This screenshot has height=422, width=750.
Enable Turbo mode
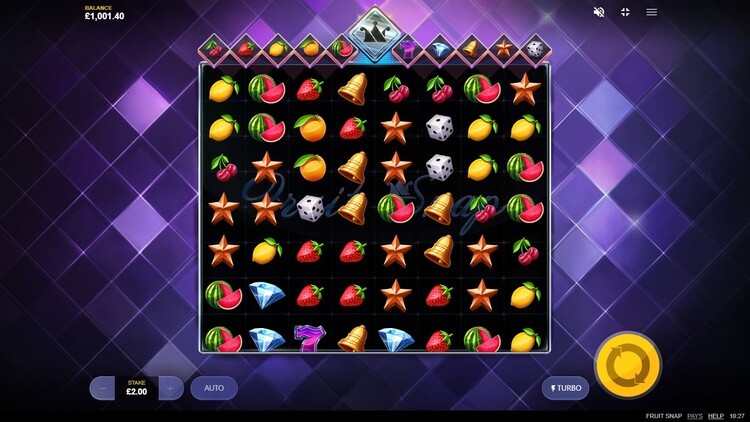[x=565, y=388]
